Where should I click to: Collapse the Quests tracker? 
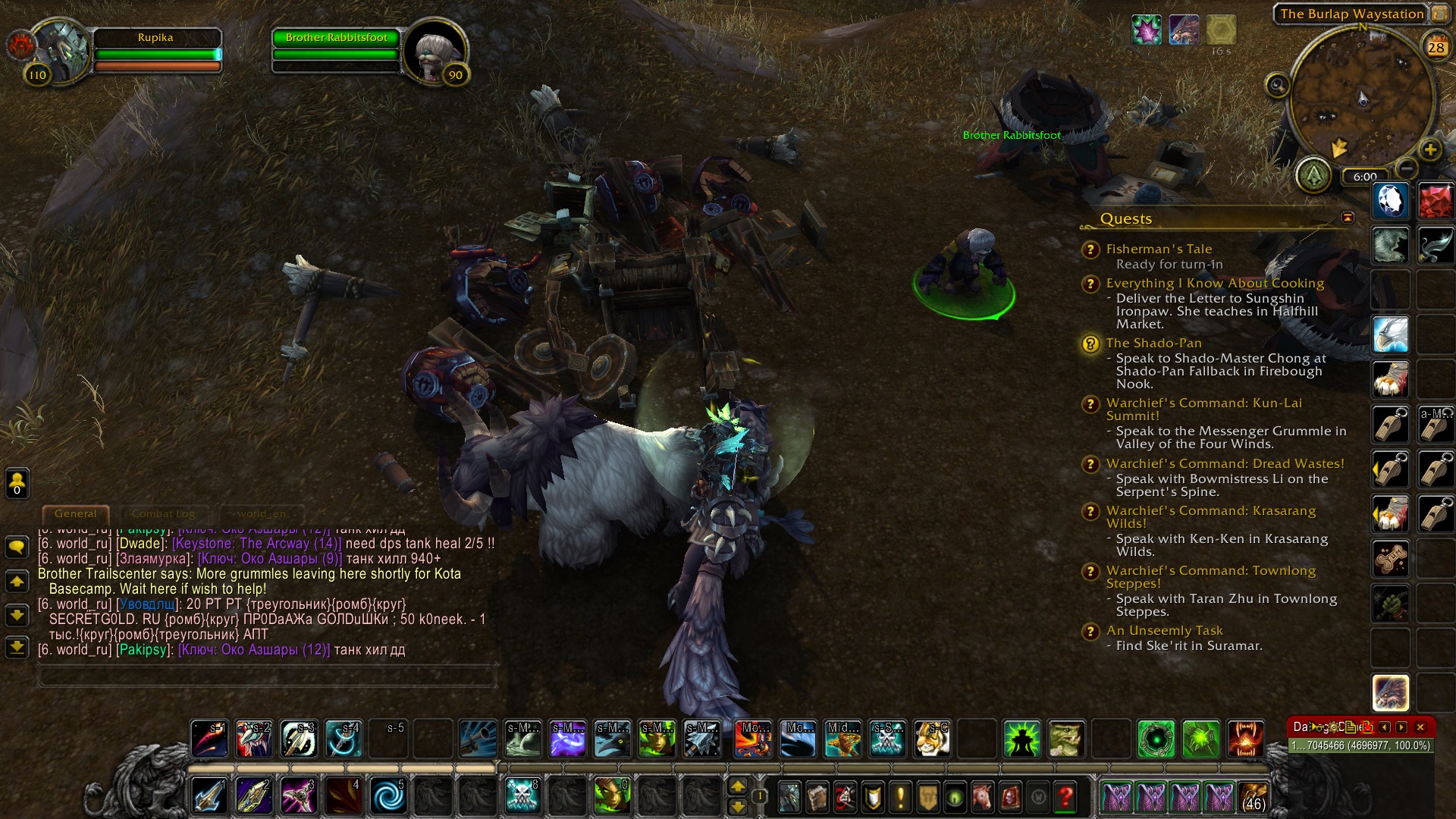(x=1348, y=218)
